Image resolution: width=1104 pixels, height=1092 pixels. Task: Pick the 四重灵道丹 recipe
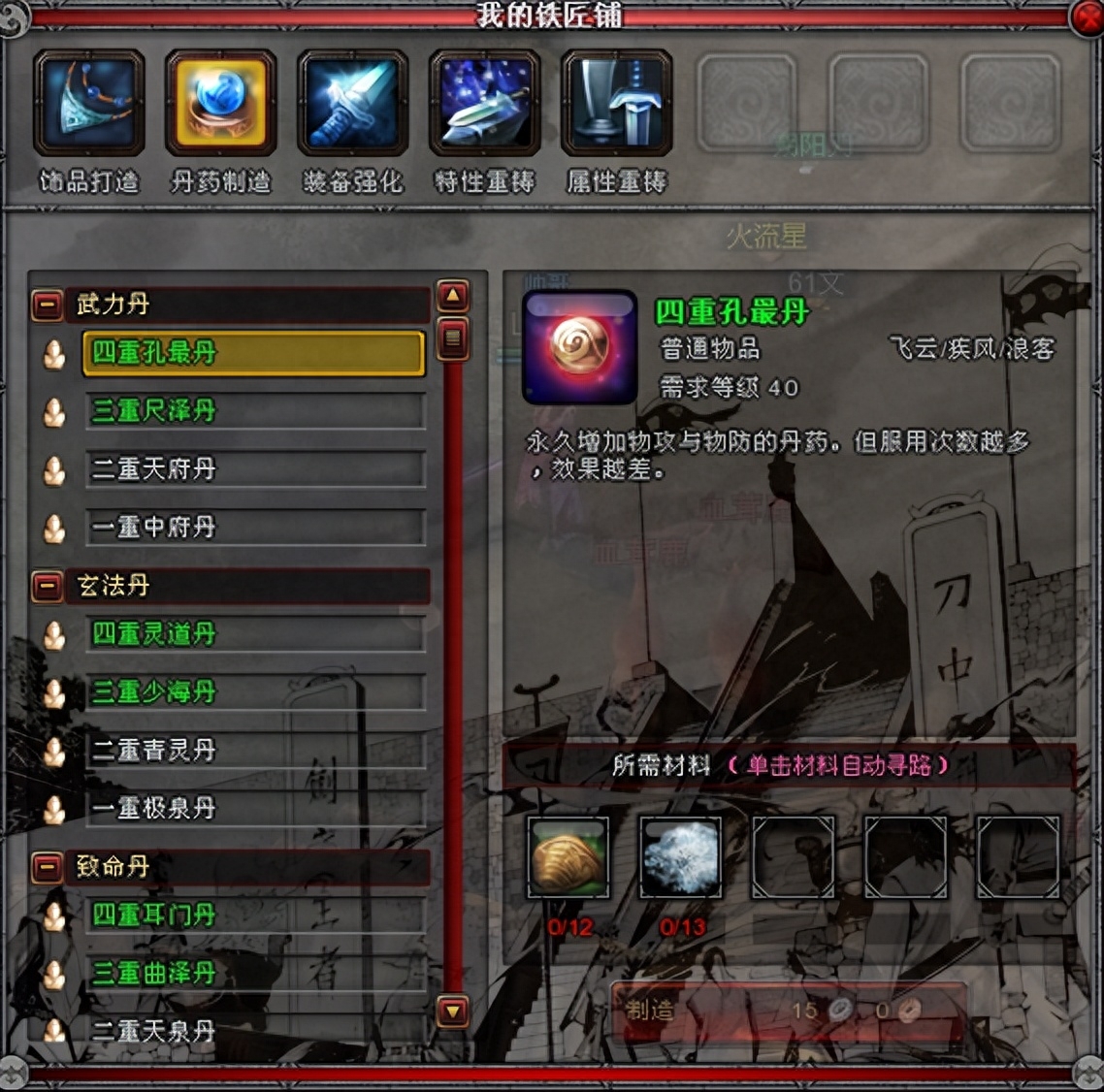254,634
